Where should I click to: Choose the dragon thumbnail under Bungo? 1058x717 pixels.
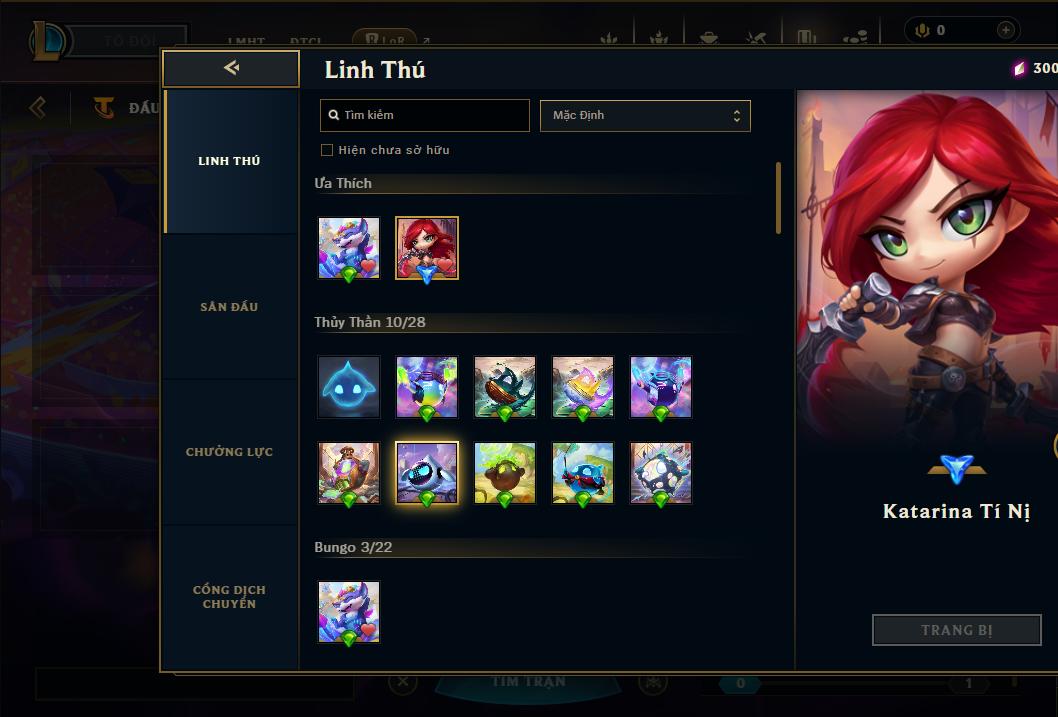pos(349,612)
